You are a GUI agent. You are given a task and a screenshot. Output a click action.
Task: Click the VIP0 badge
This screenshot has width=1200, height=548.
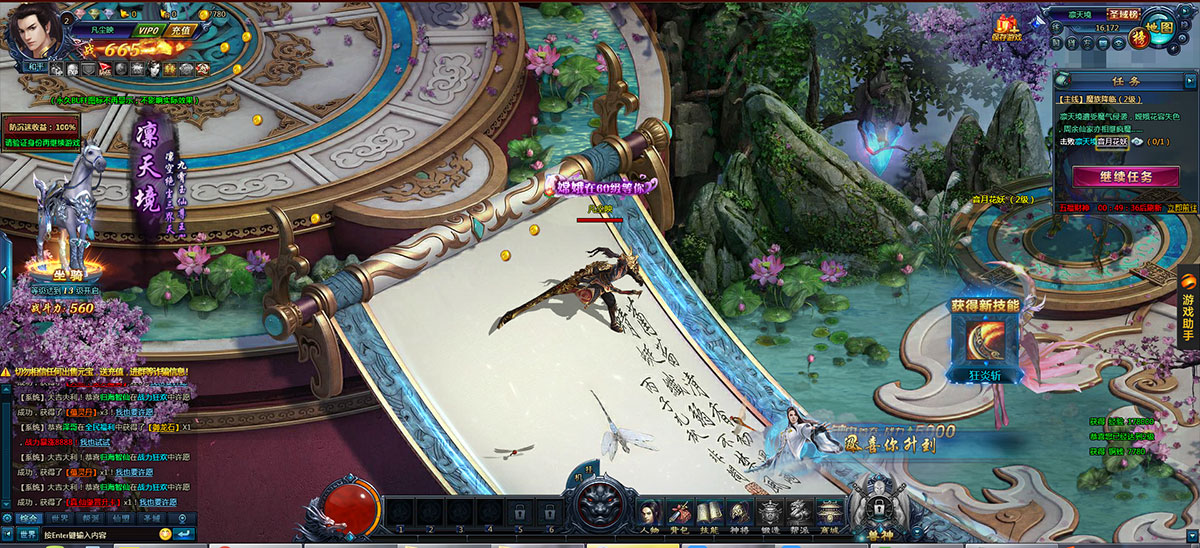tap(148, 31)
